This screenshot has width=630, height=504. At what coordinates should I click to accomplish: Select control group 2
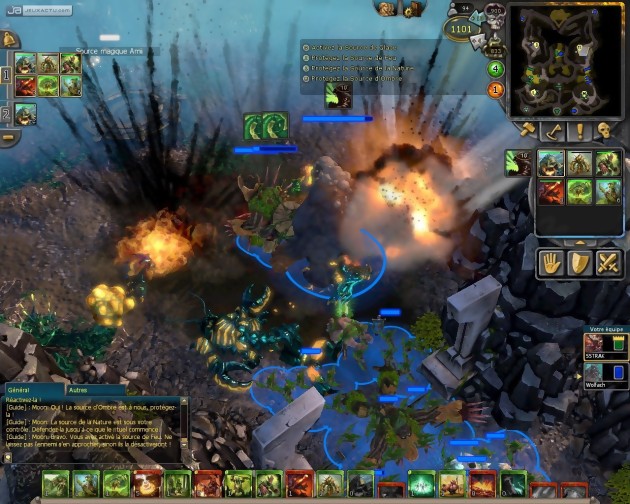(x=6, y=114)
